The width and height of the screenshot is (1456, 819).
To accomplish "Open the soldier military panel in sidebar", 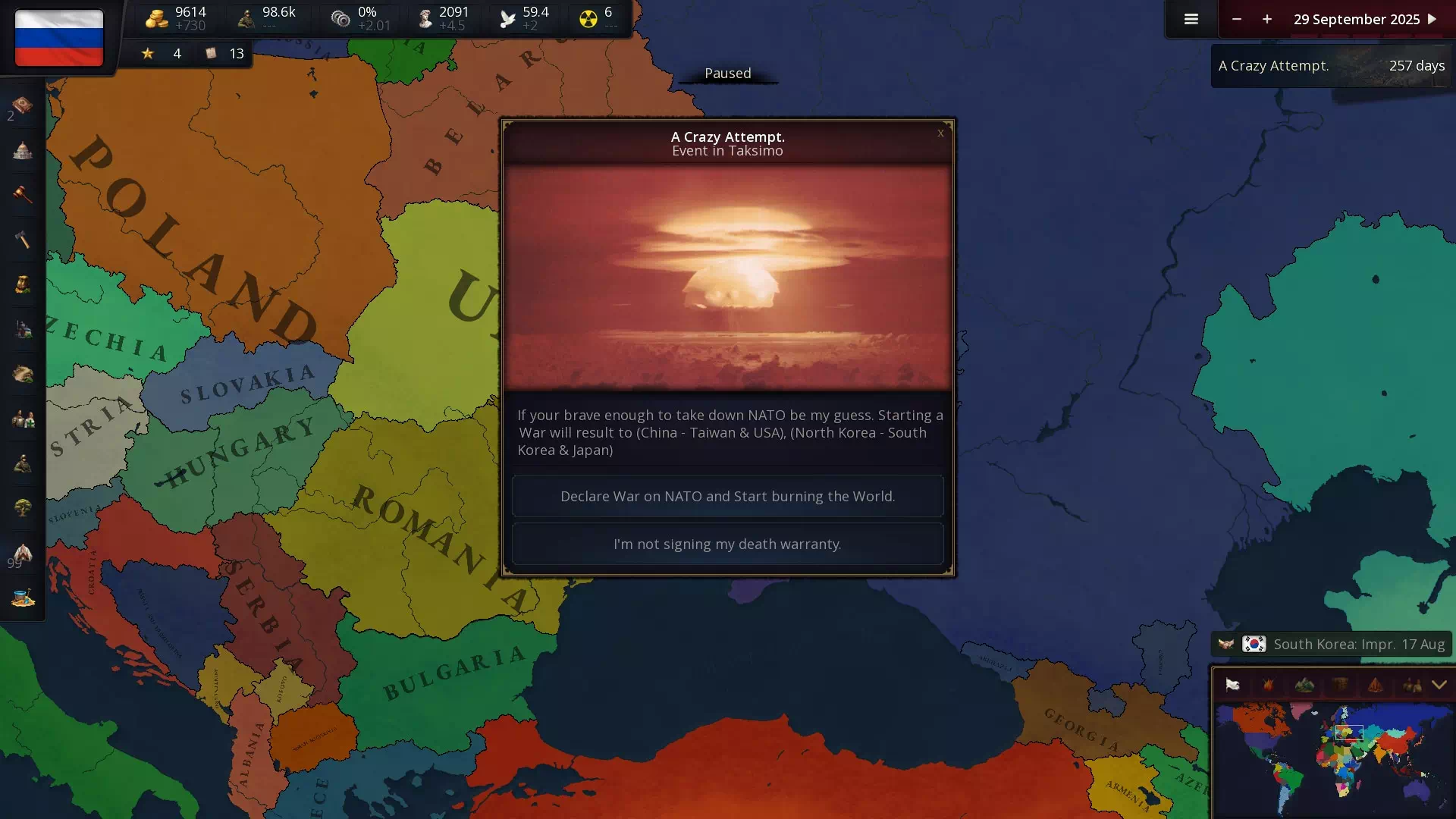I will coord(23,463).
